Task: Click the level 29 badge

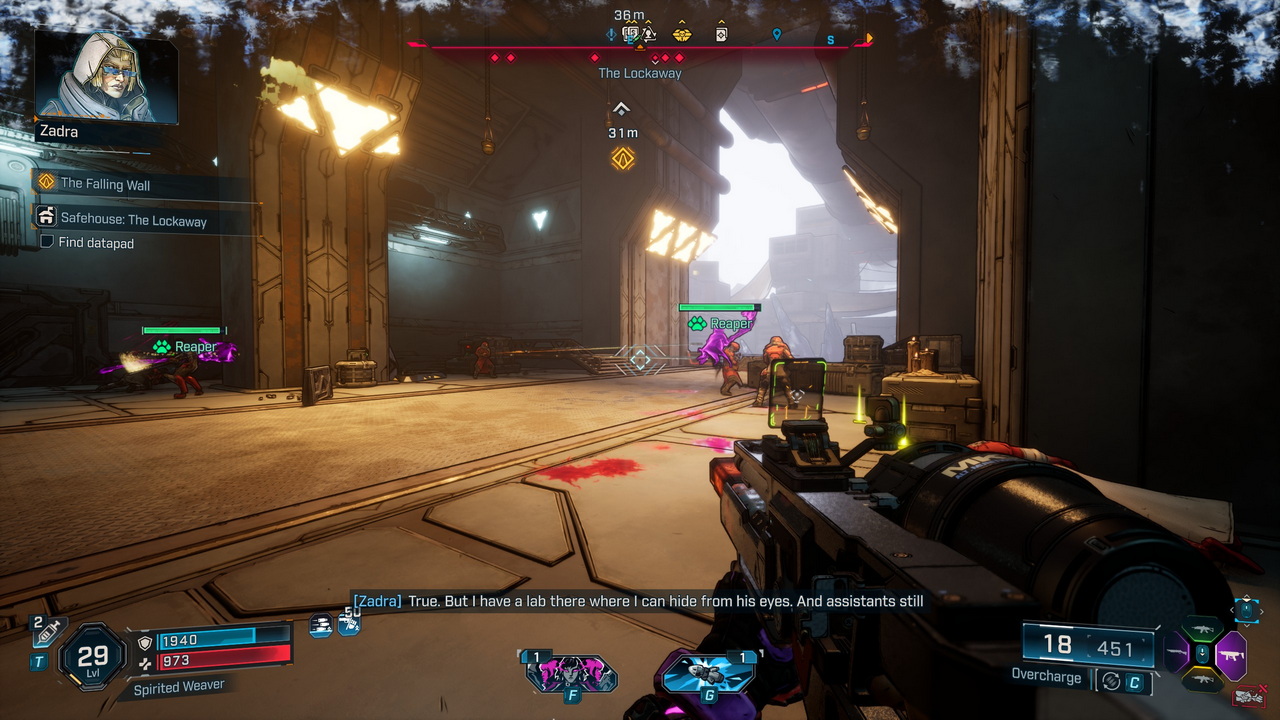Action: click(92, 657)
